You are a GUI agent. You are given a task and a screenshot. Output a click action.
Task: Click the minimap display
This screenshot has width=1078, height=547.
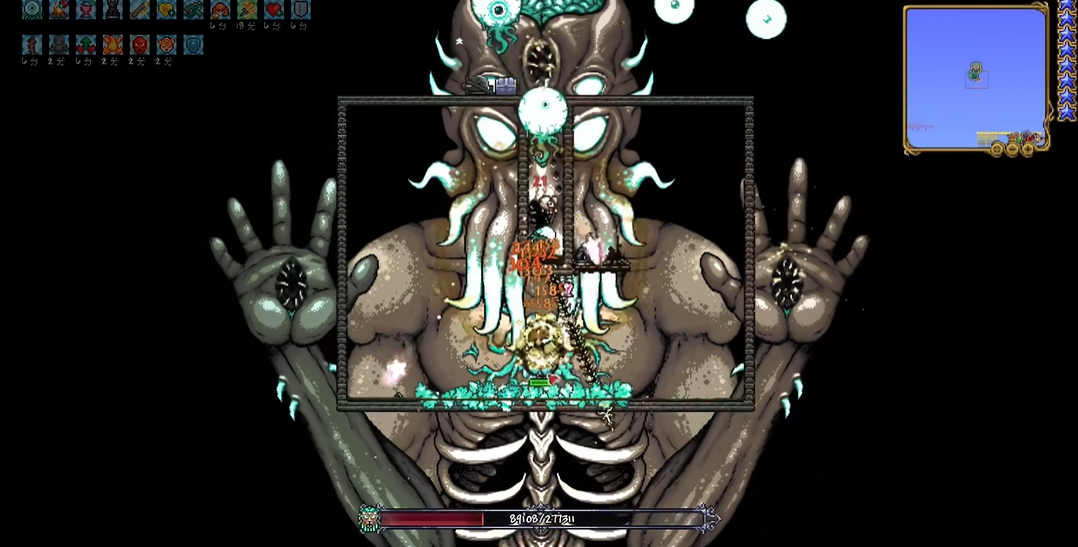click(x=974, y=76)
